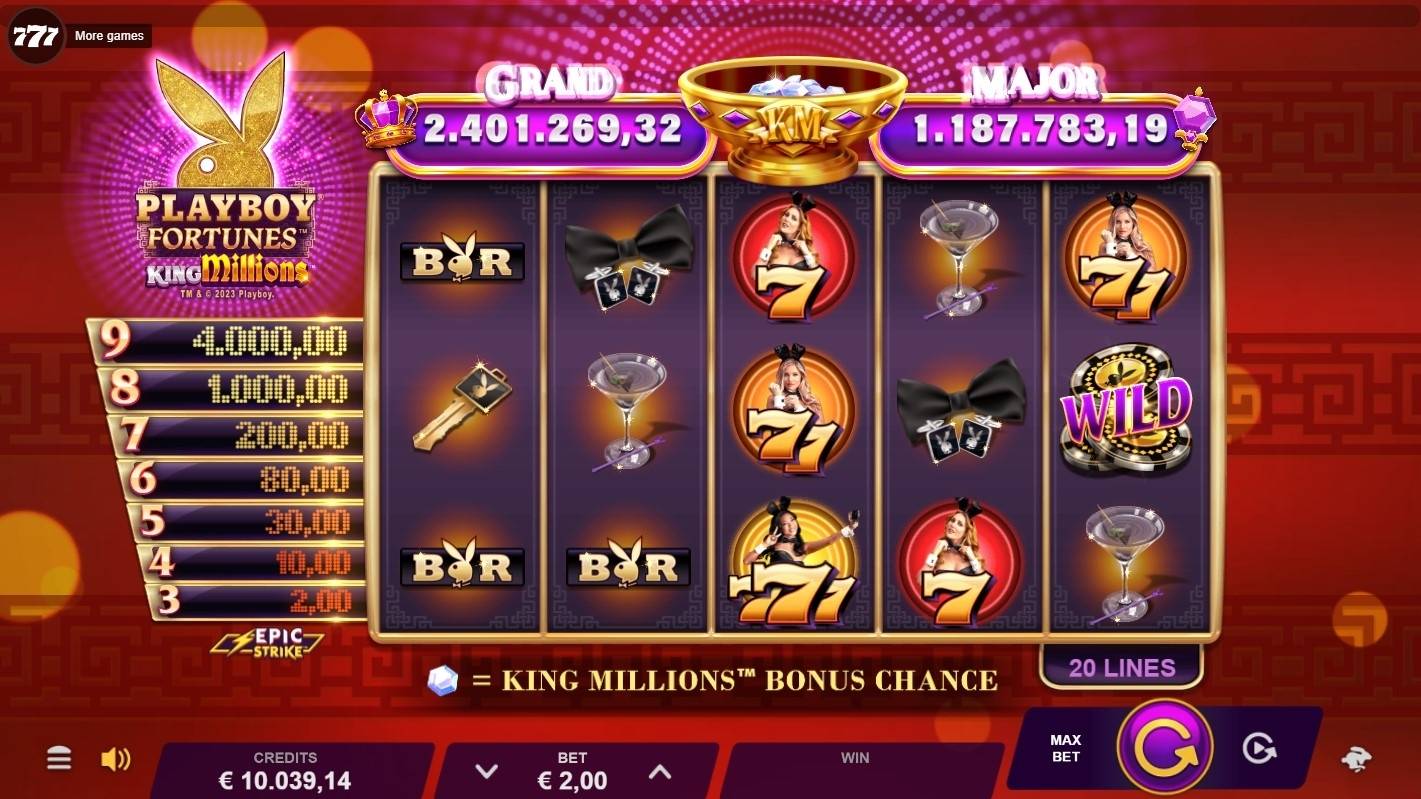Image resolution: width=1421 pixels, height=799 pixels.
Task: Open the hamburger game menu
Action: coord(58,759)
